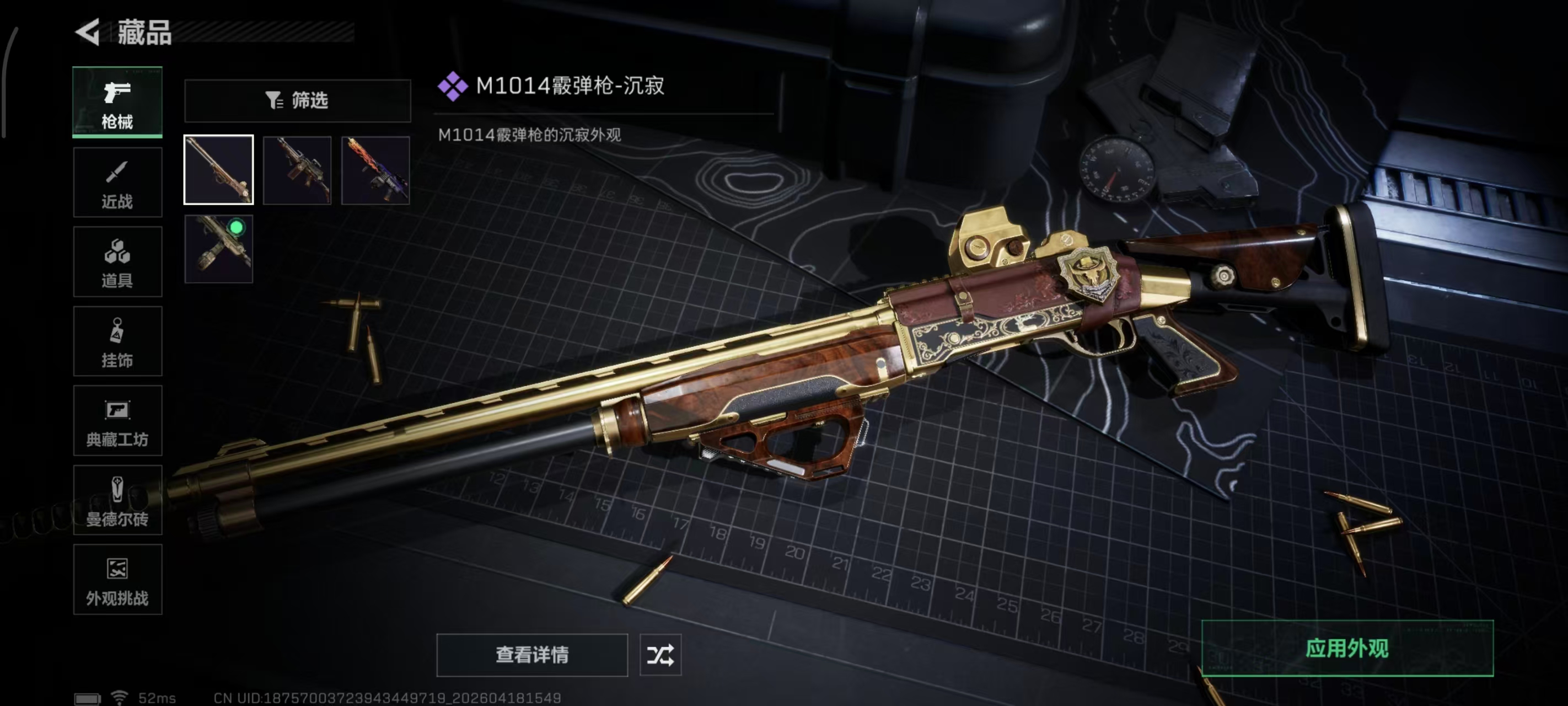Open the 典藏工坊 workshop tab

point(117,421)
